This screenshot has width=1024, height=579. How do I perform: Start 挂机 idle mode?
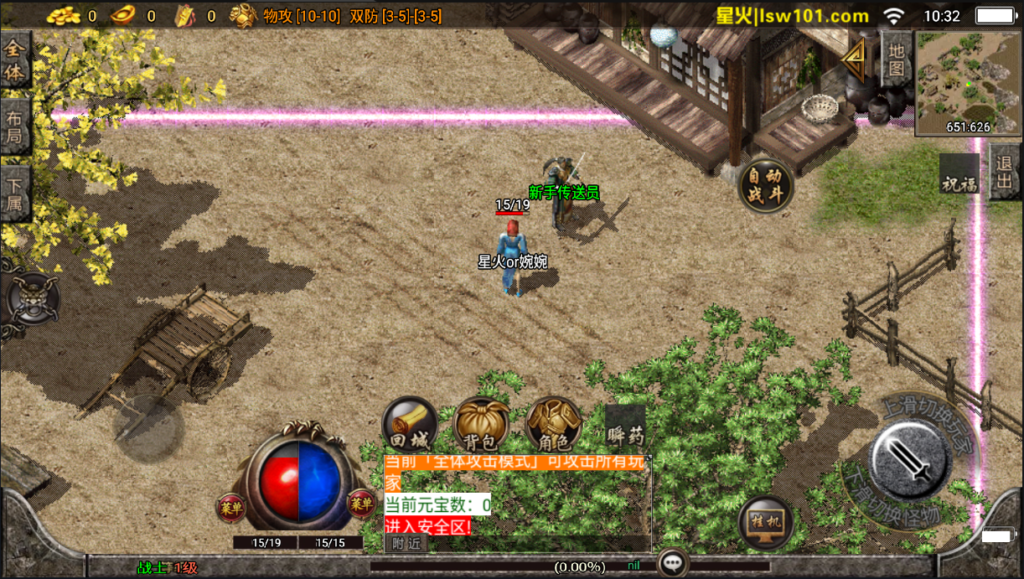(x=765, y=522)
